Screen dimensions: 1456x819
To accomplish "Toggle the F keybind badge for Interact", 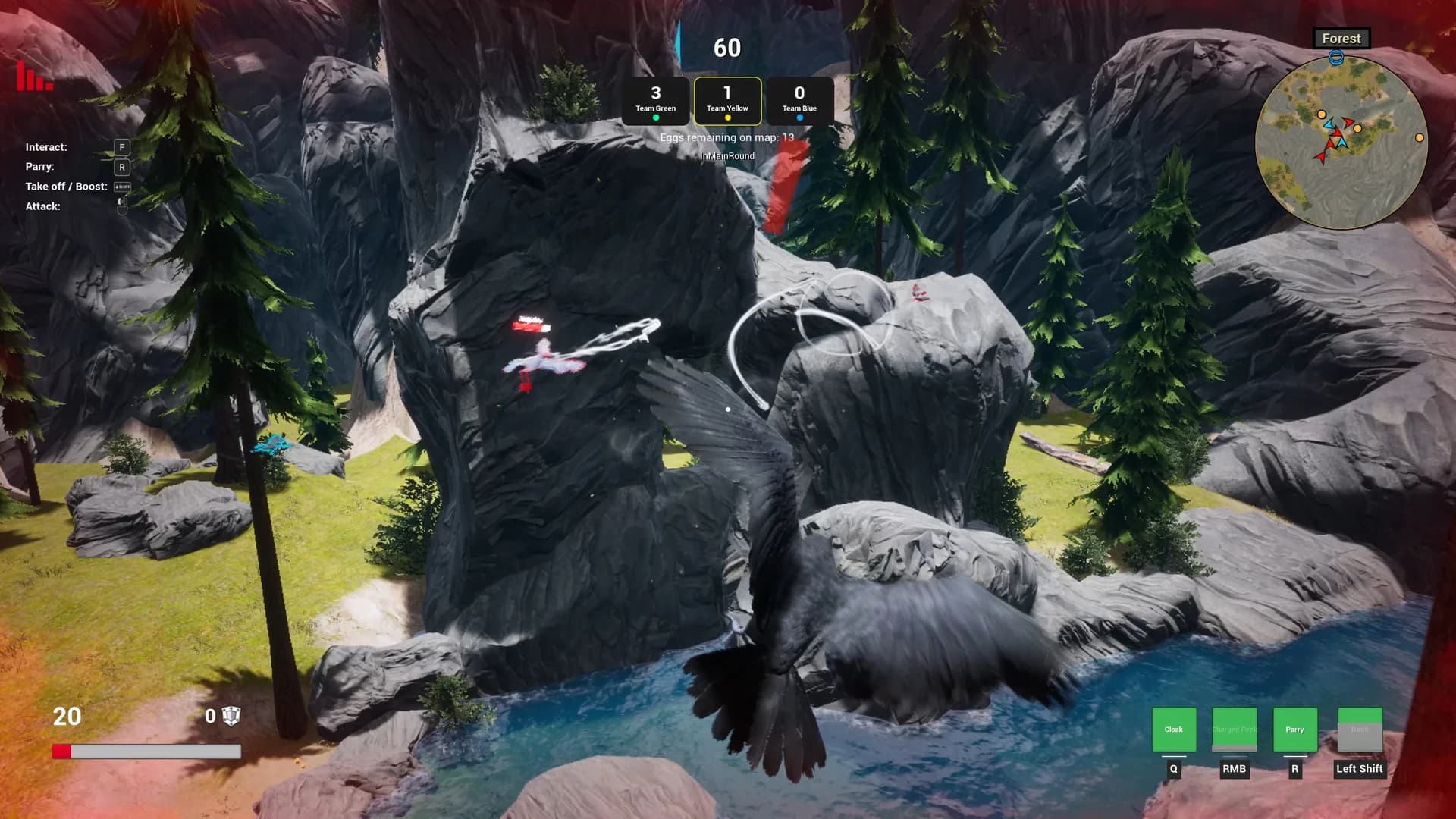I will [x=121, y=146].
